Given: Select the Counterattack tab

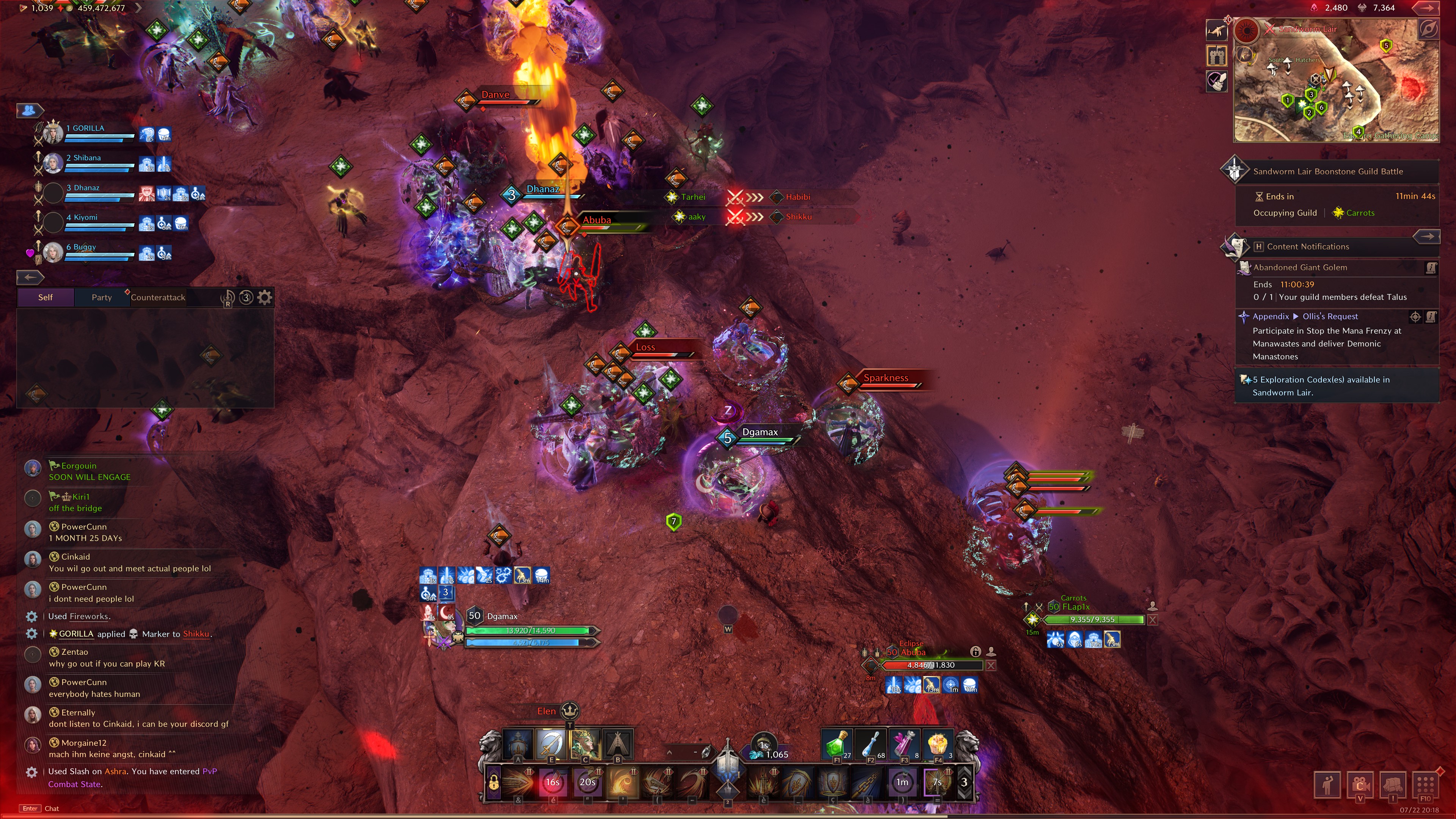Looking at the screenshot, I should click(x=158, y=297).
